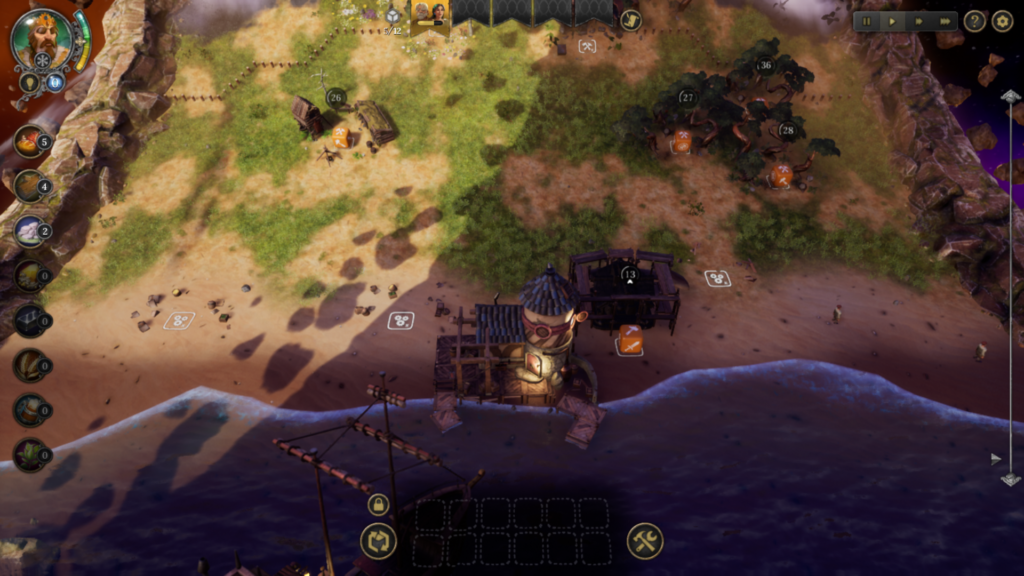Set game to normal play speed
The width and height of the screenshot is (1024, 576).
click(x=892, y=21)
